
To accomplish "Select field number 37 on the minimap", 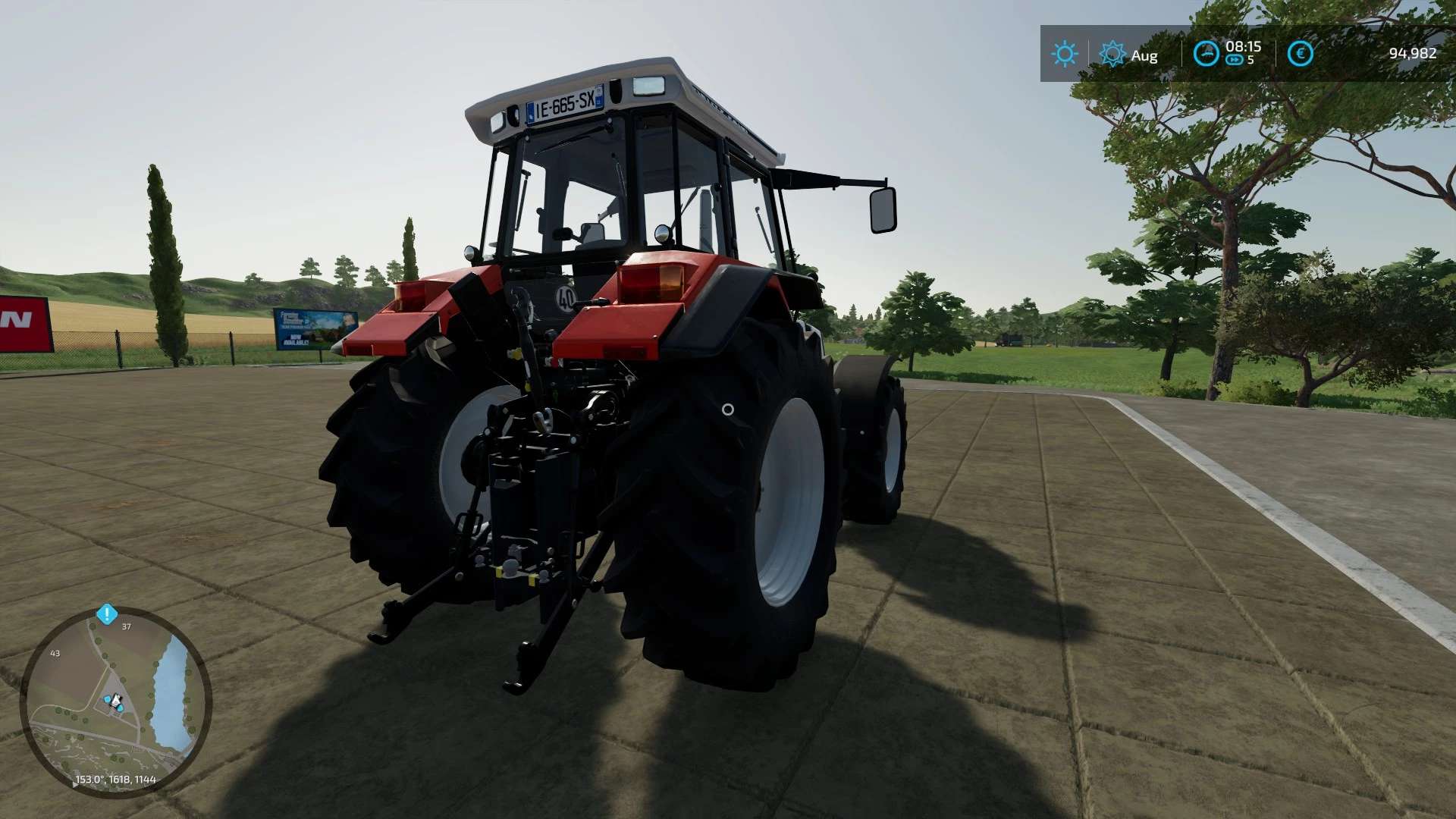I will (x=126, y=627).
